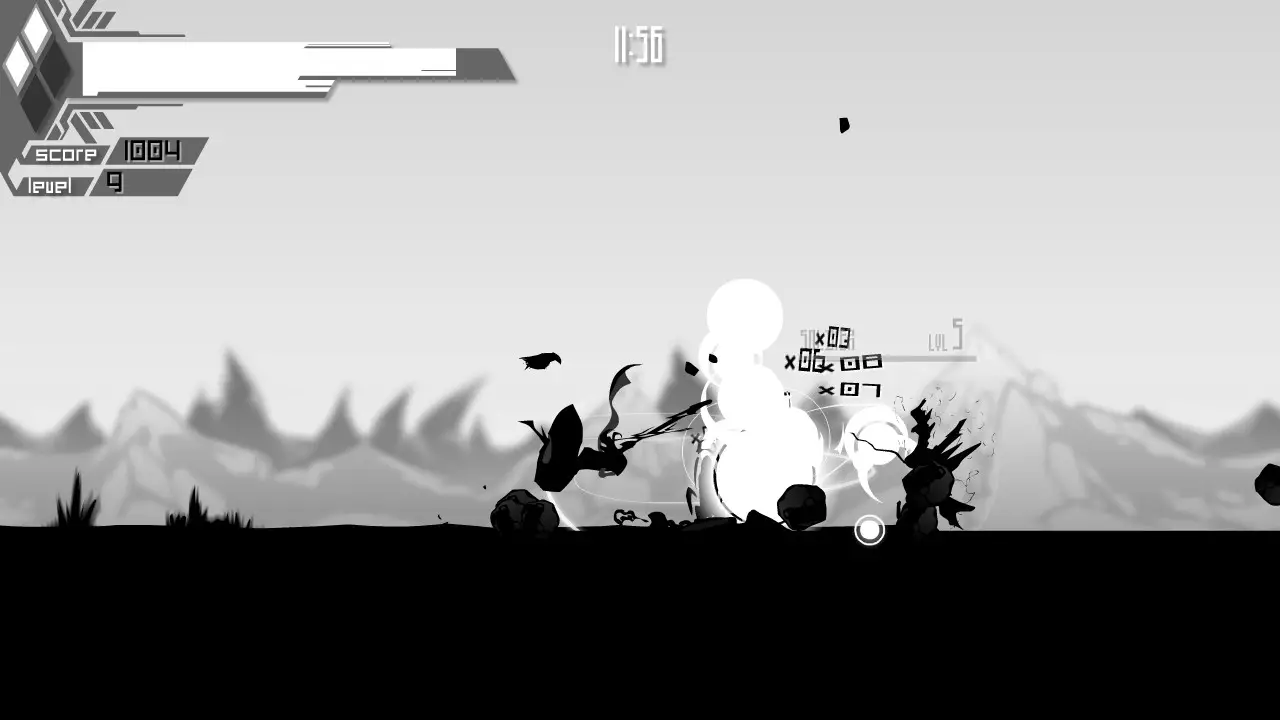Click the flying eagle companion

click(x=541, y=361)
